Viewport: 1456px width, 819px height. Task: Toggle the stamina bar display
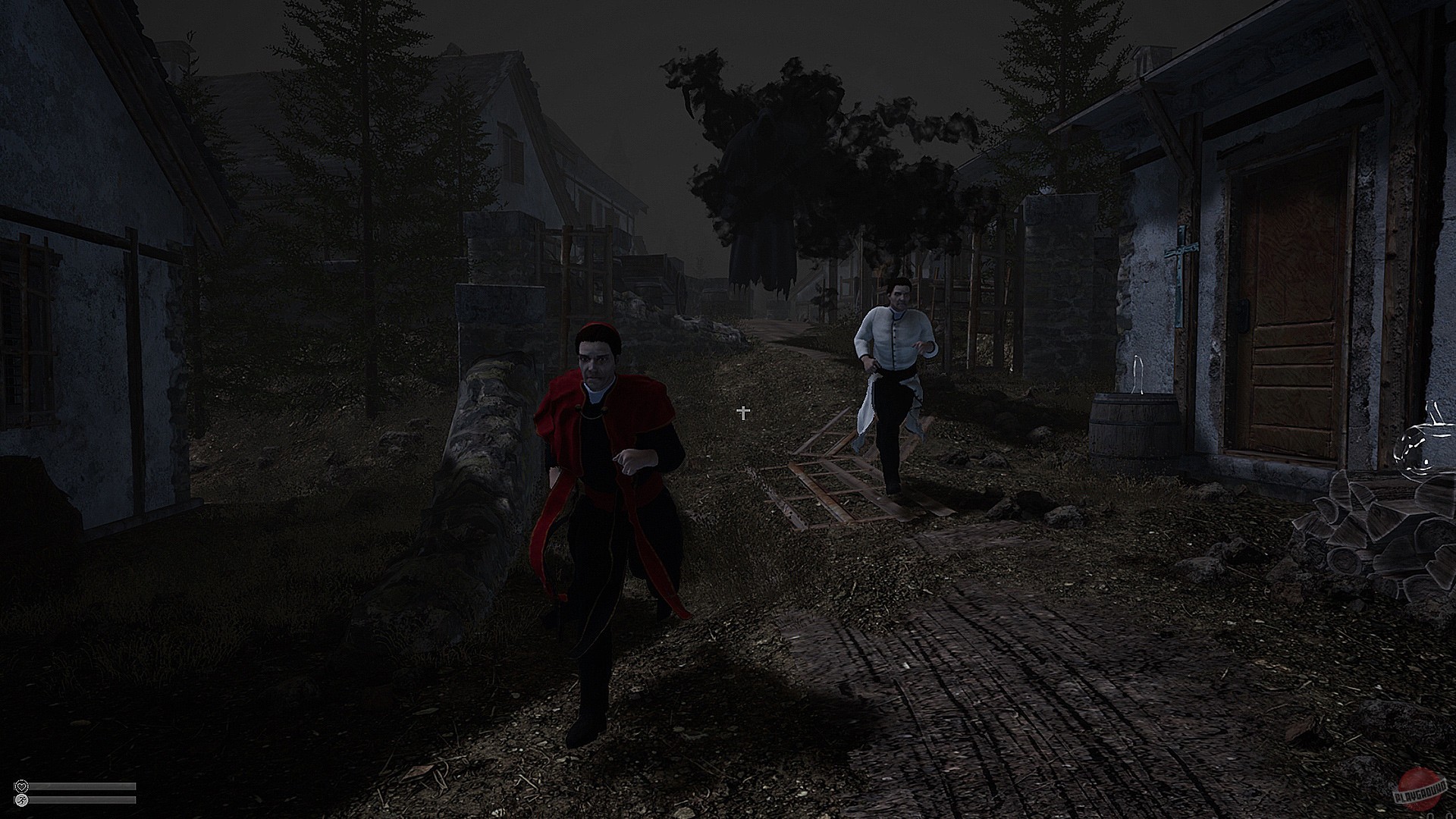pos(83,801)
